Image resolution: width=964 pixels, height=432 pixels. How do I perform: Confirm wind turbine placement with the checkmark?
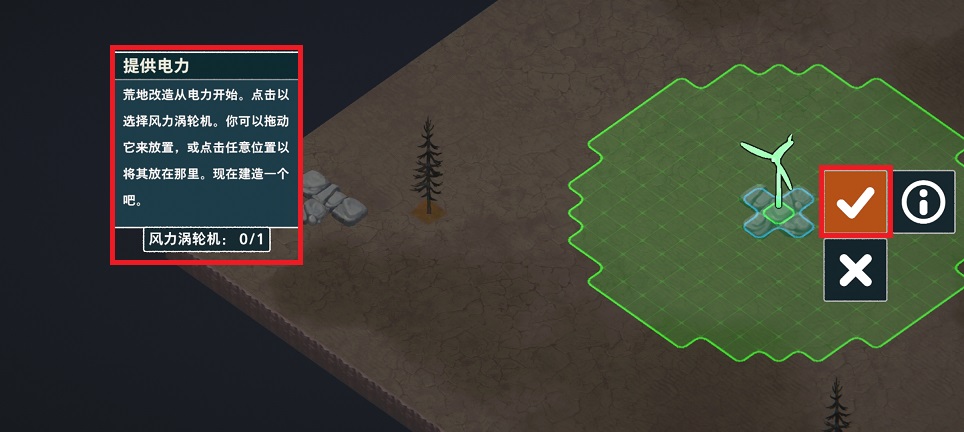tap(855, 203)
